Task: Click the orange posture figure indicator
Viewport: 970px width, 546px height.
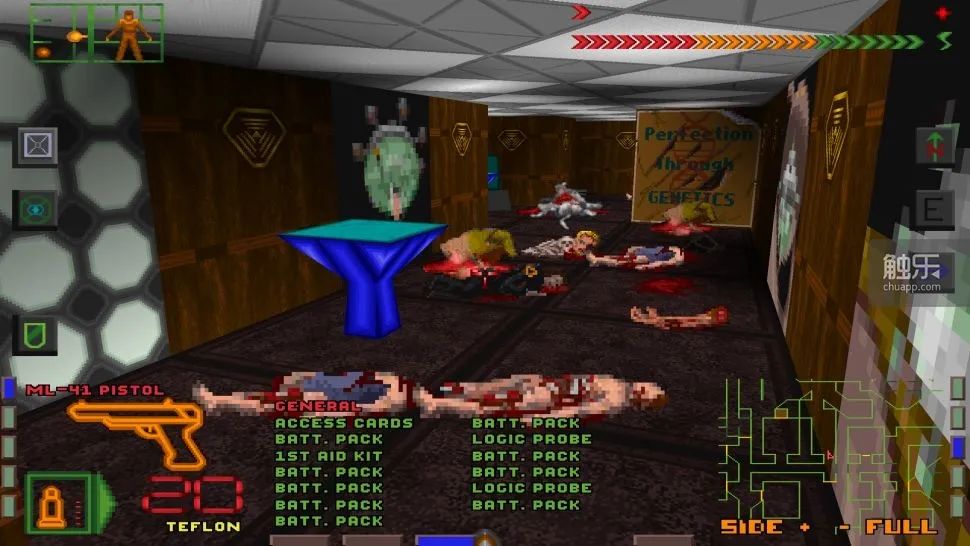Action: tap(127, 33)
